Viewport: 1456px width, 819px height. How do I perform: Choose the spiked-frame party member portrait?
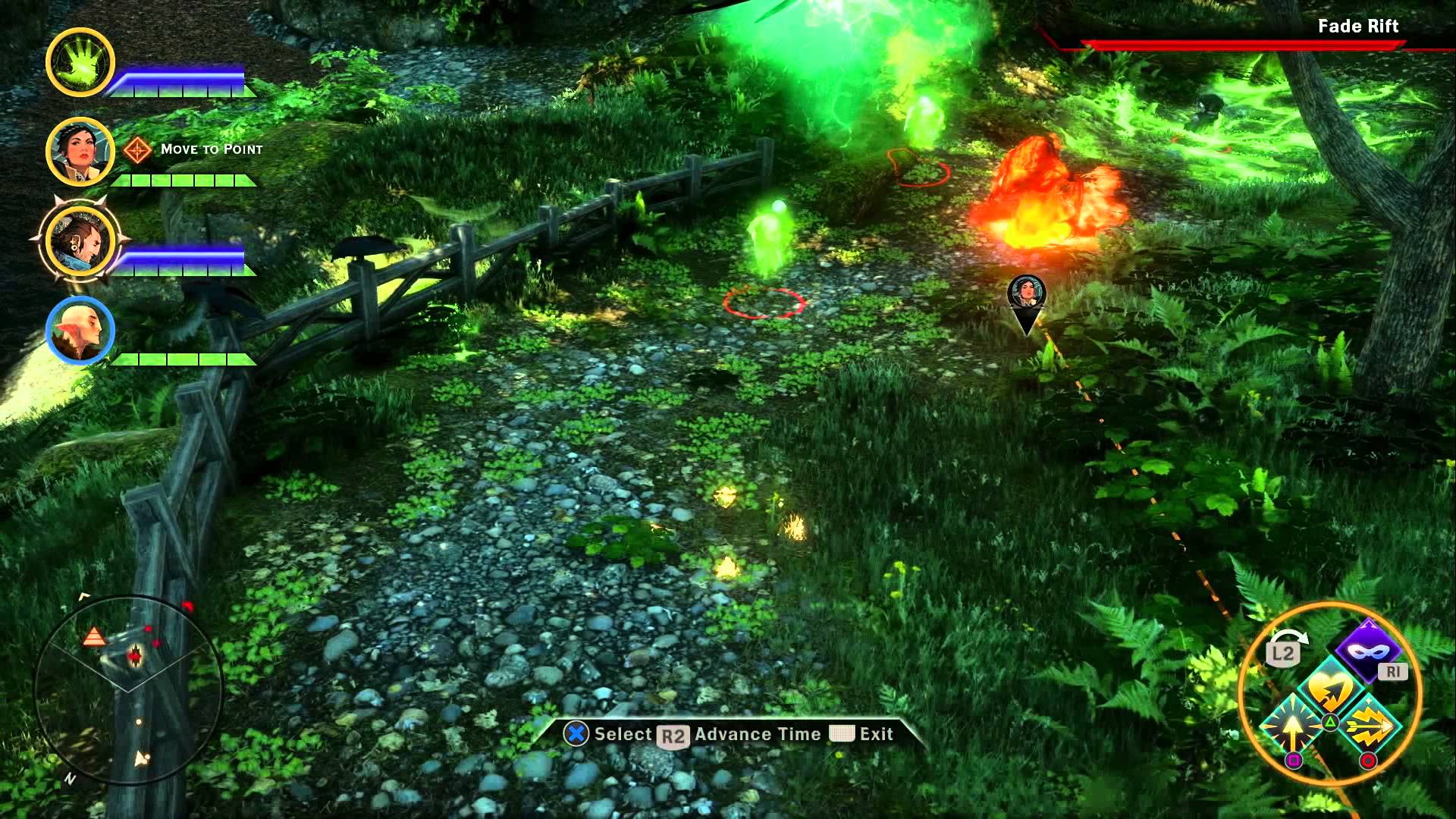[79, 240]
